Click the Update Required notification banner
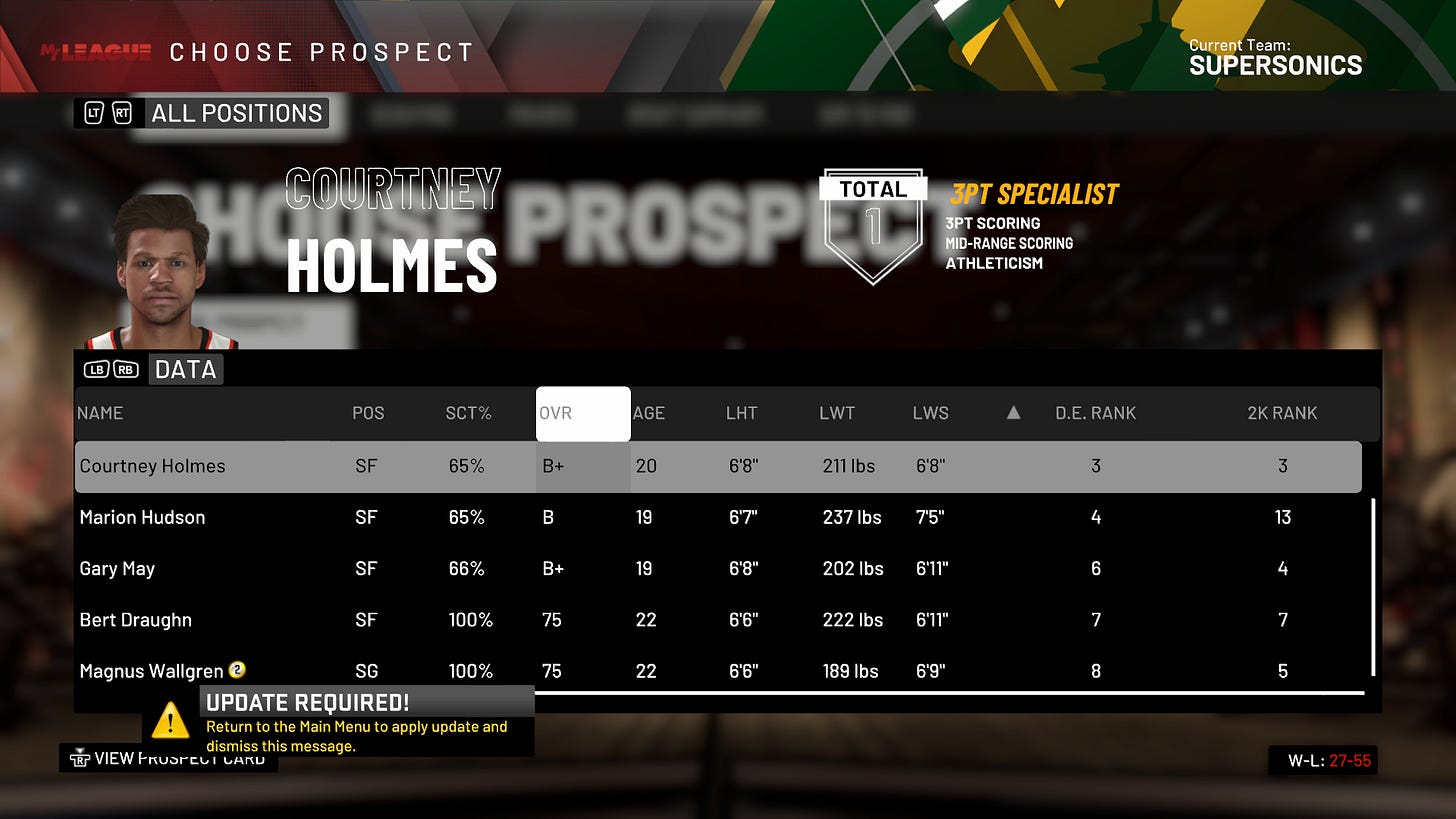The image size is (1456, 819). coord(340,721)
